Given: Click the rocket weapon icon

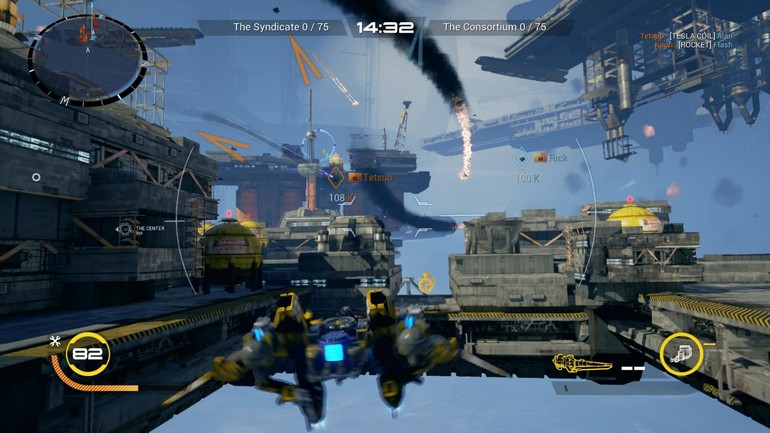Looking at the screenshot, I should point(583,363).
